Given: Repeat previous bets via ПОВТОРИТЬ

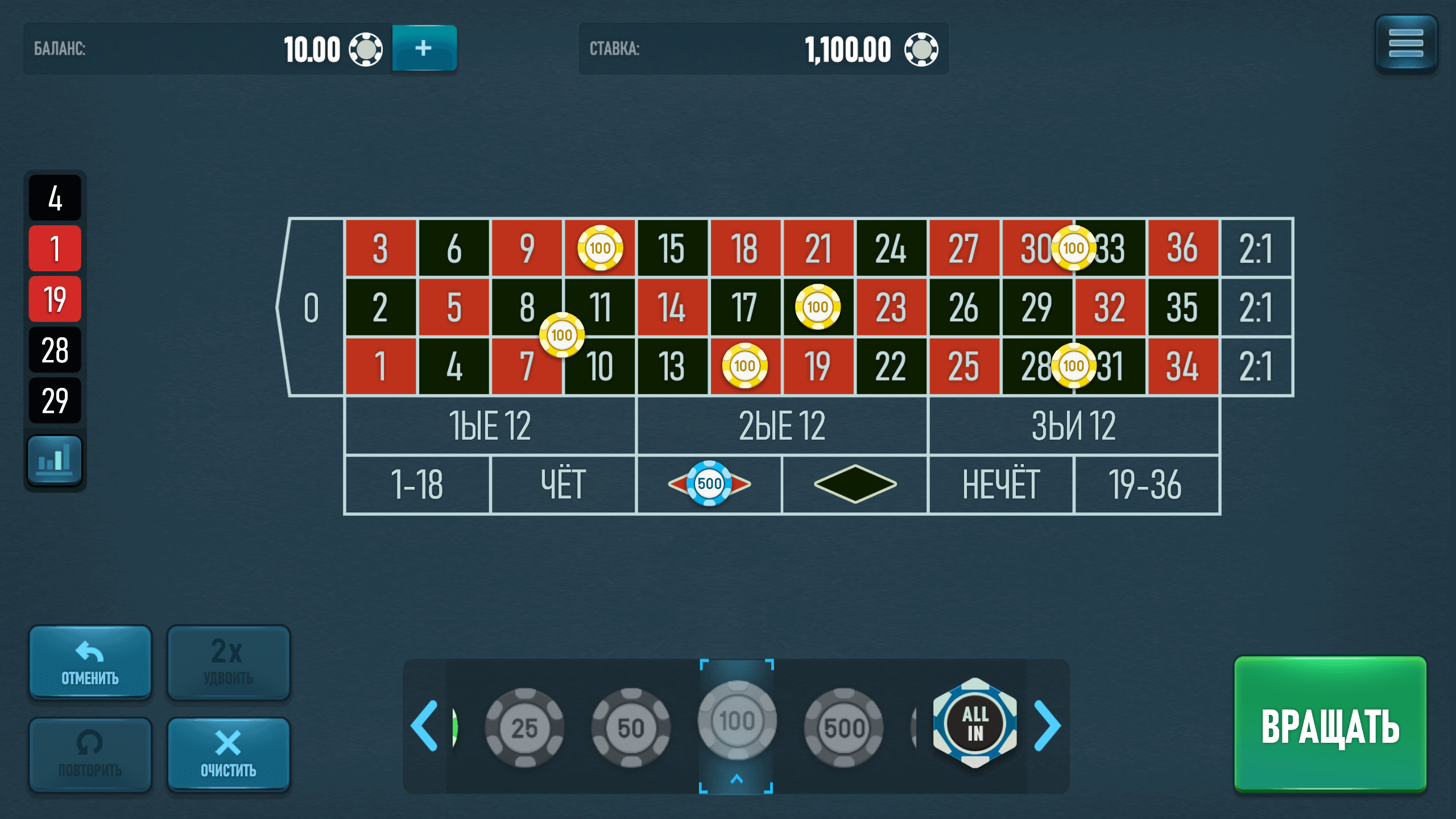Looking at the screenshot, I should [90, 755].
